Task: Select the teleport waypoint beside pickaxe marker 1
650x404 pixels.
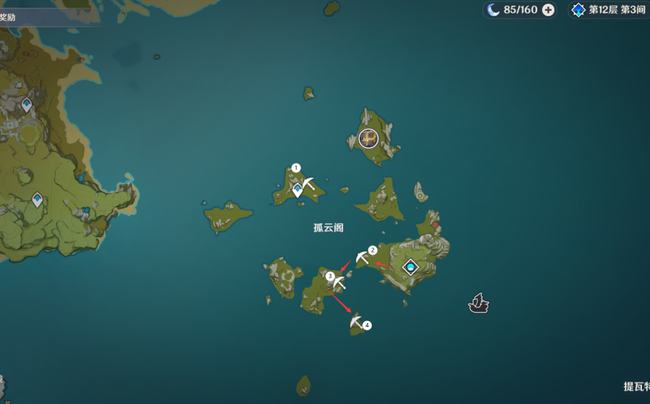Action: point(297,189)
